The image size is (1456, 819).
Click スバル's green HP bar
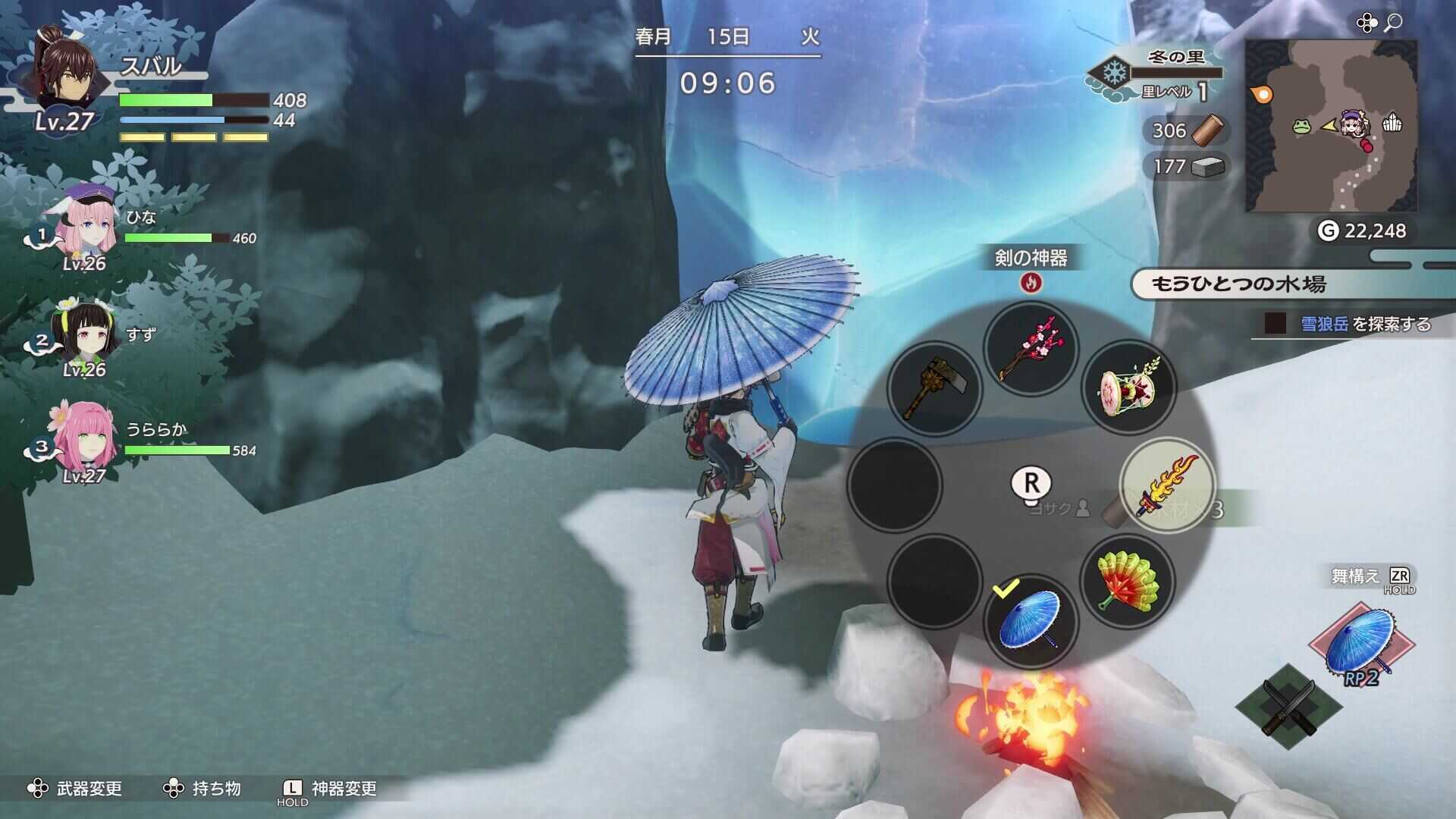[x=167, y=99]
